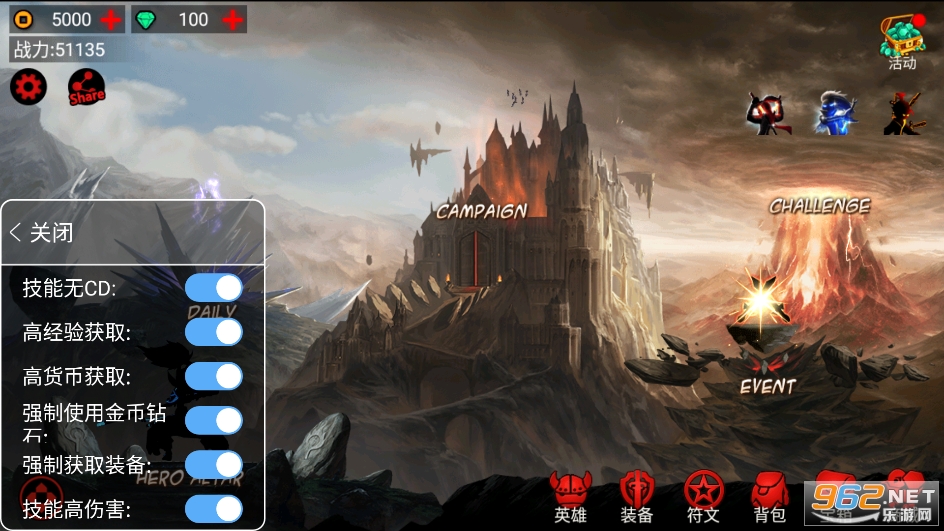Open the settings gear icon
This screenshot has height=531, width=944.
[28, 88]
